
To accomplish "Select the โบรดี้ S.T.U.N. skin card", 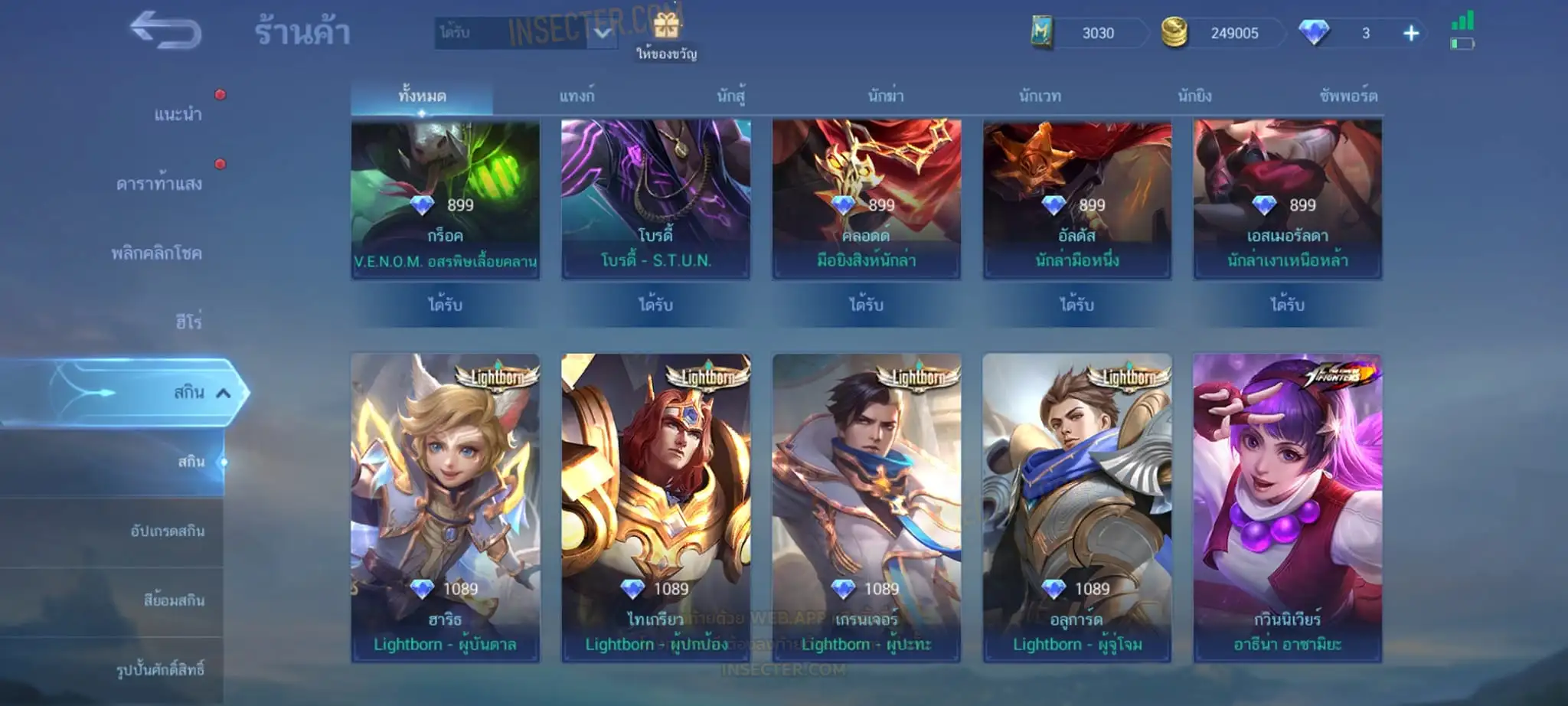I will (x=655, y=199).
